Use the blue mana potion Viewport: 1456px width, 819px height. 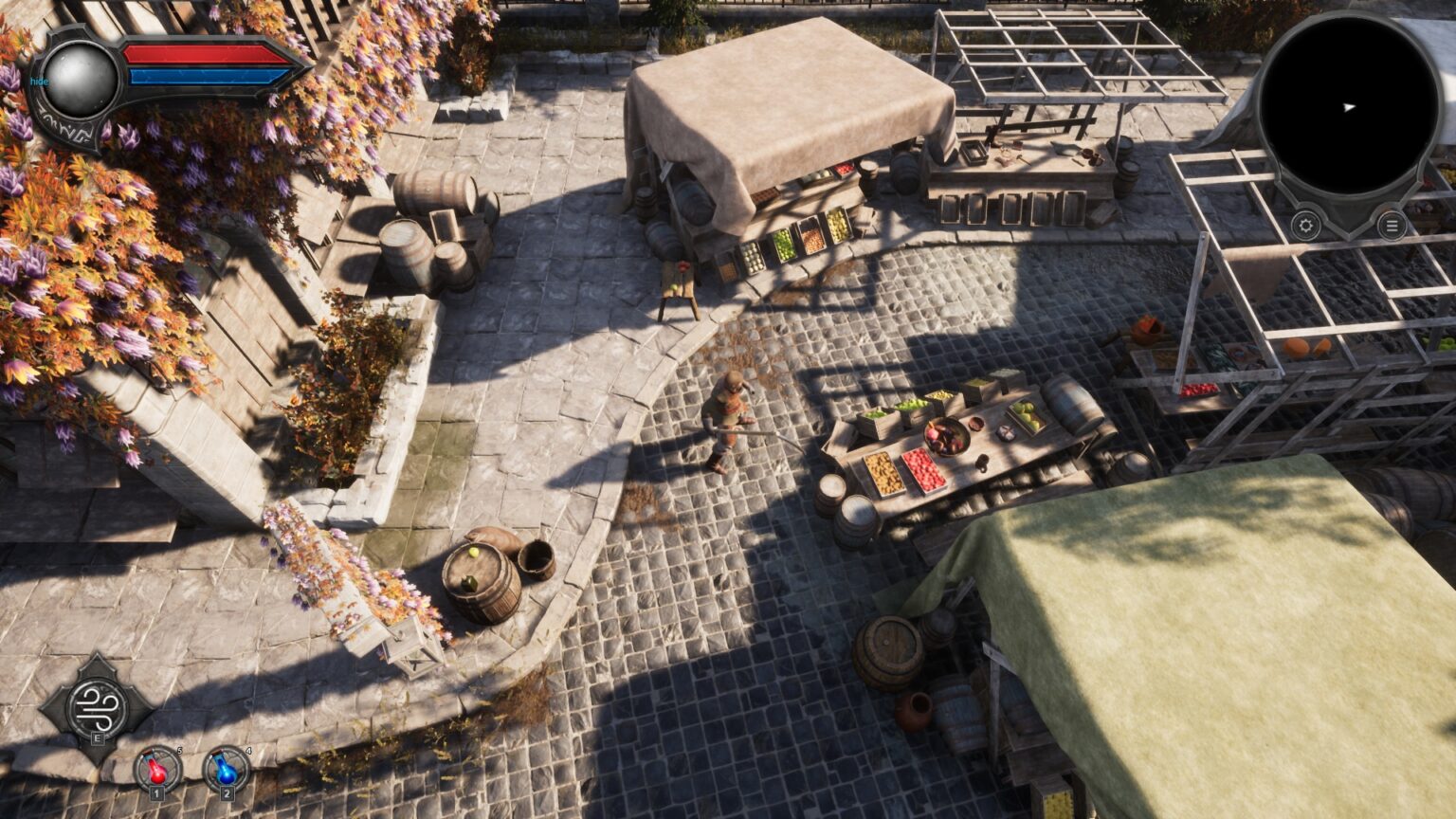(226, 769)
